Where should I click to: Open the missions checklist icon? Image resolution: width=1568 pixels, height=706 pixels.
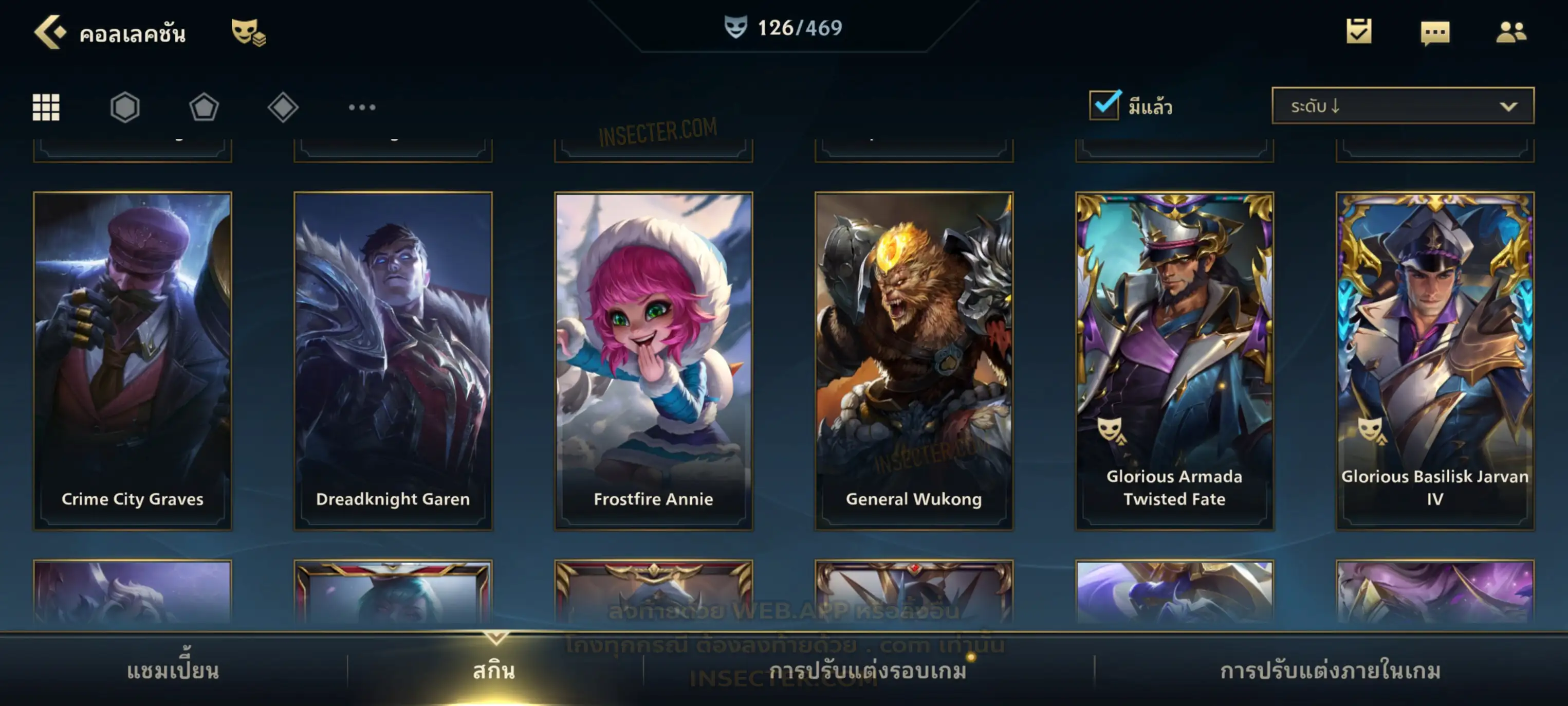click(x=1358, y=32)
